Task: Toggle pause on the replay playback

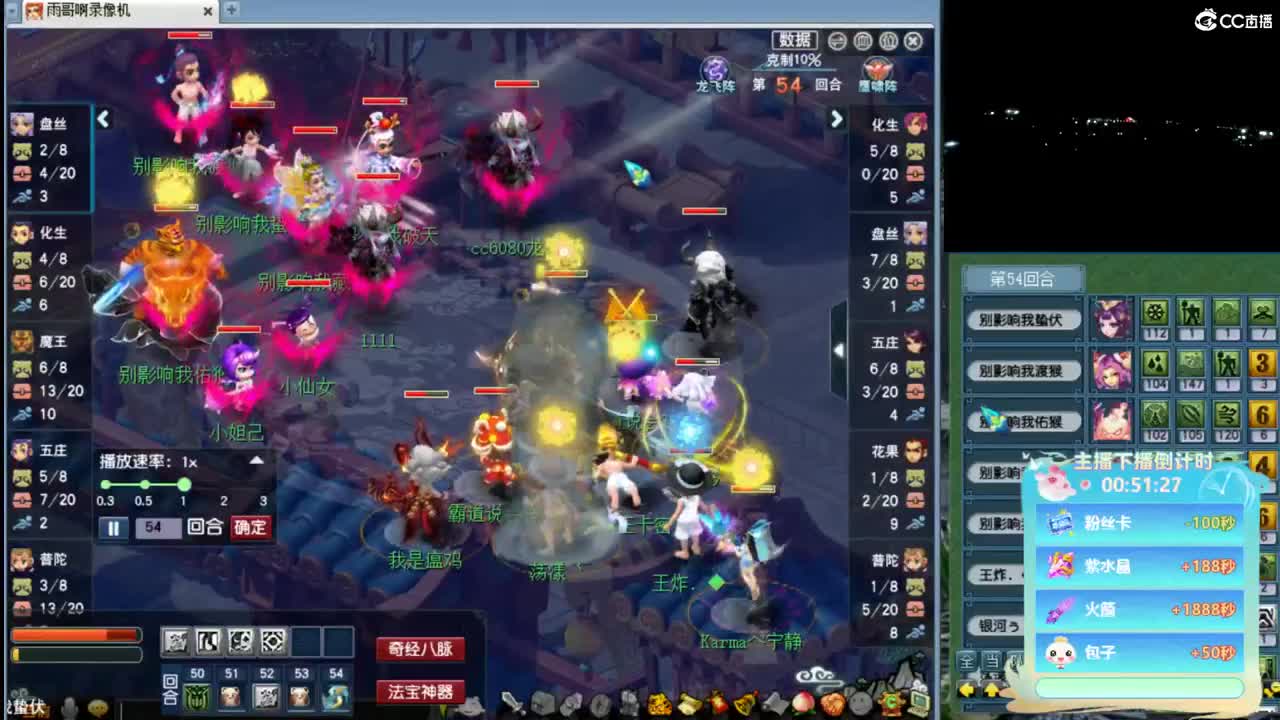Action: tap(112, 527)
